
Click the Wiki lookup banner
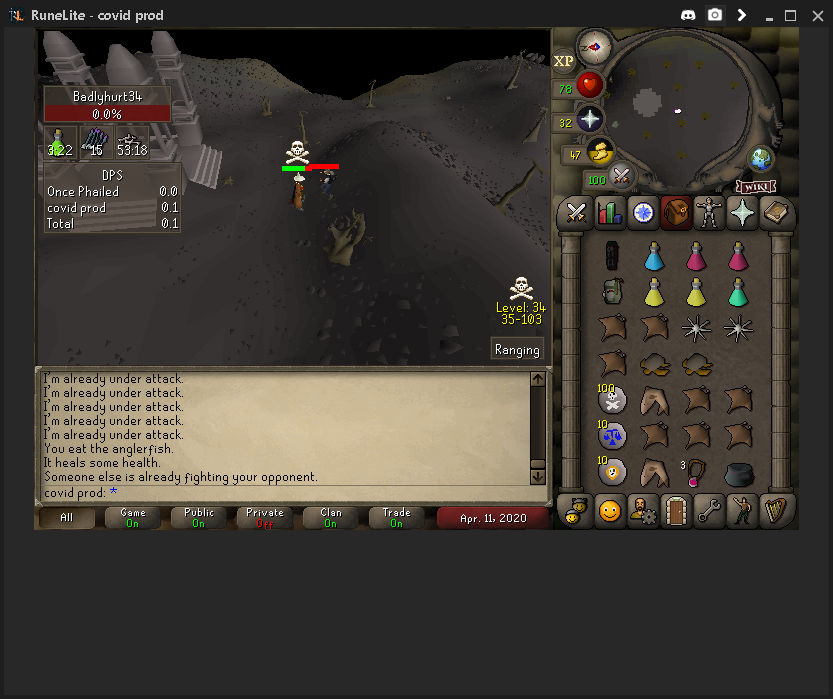click(757, 186)
